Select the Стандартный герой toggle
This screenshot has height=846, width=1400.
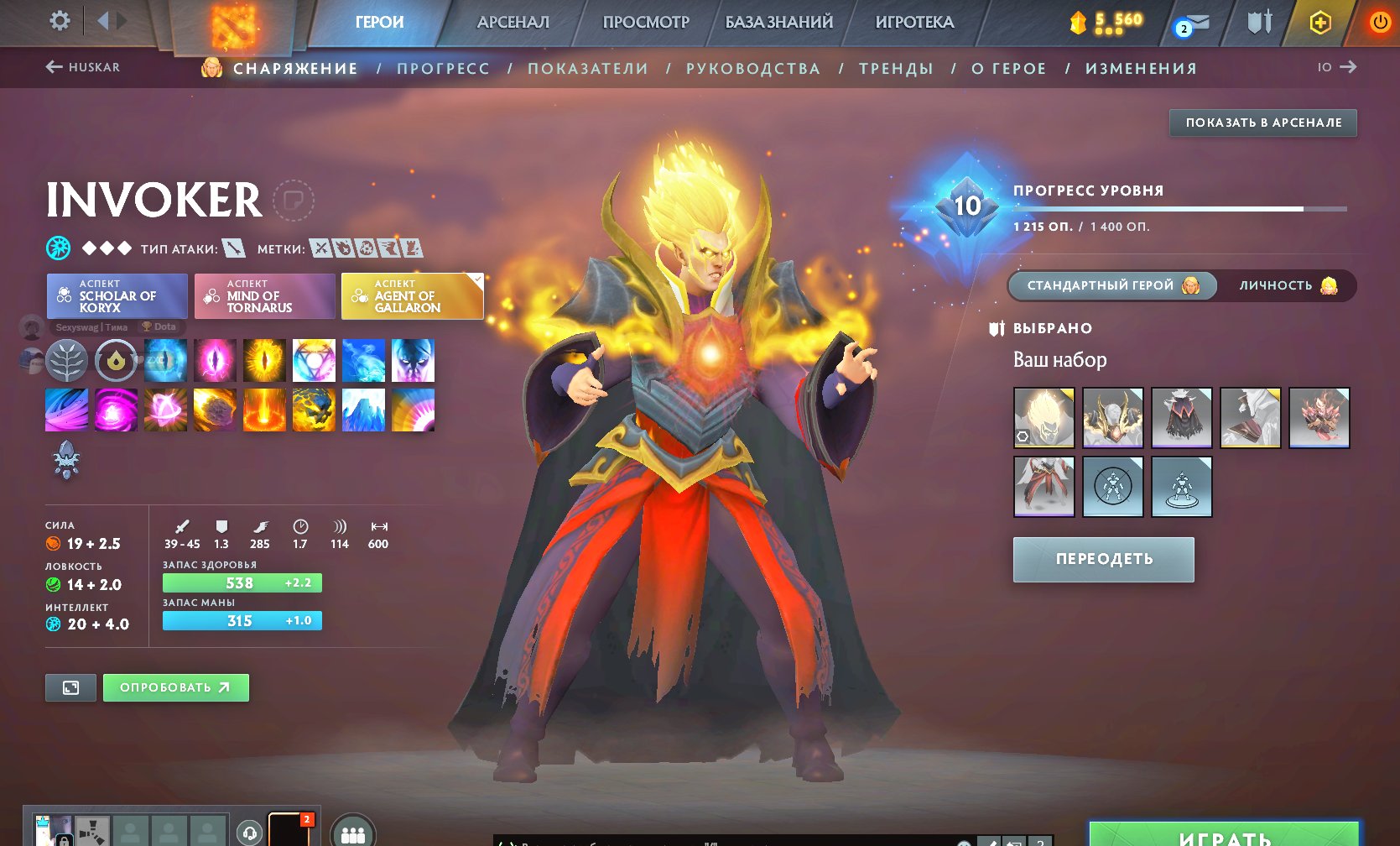click(1111, 285)
